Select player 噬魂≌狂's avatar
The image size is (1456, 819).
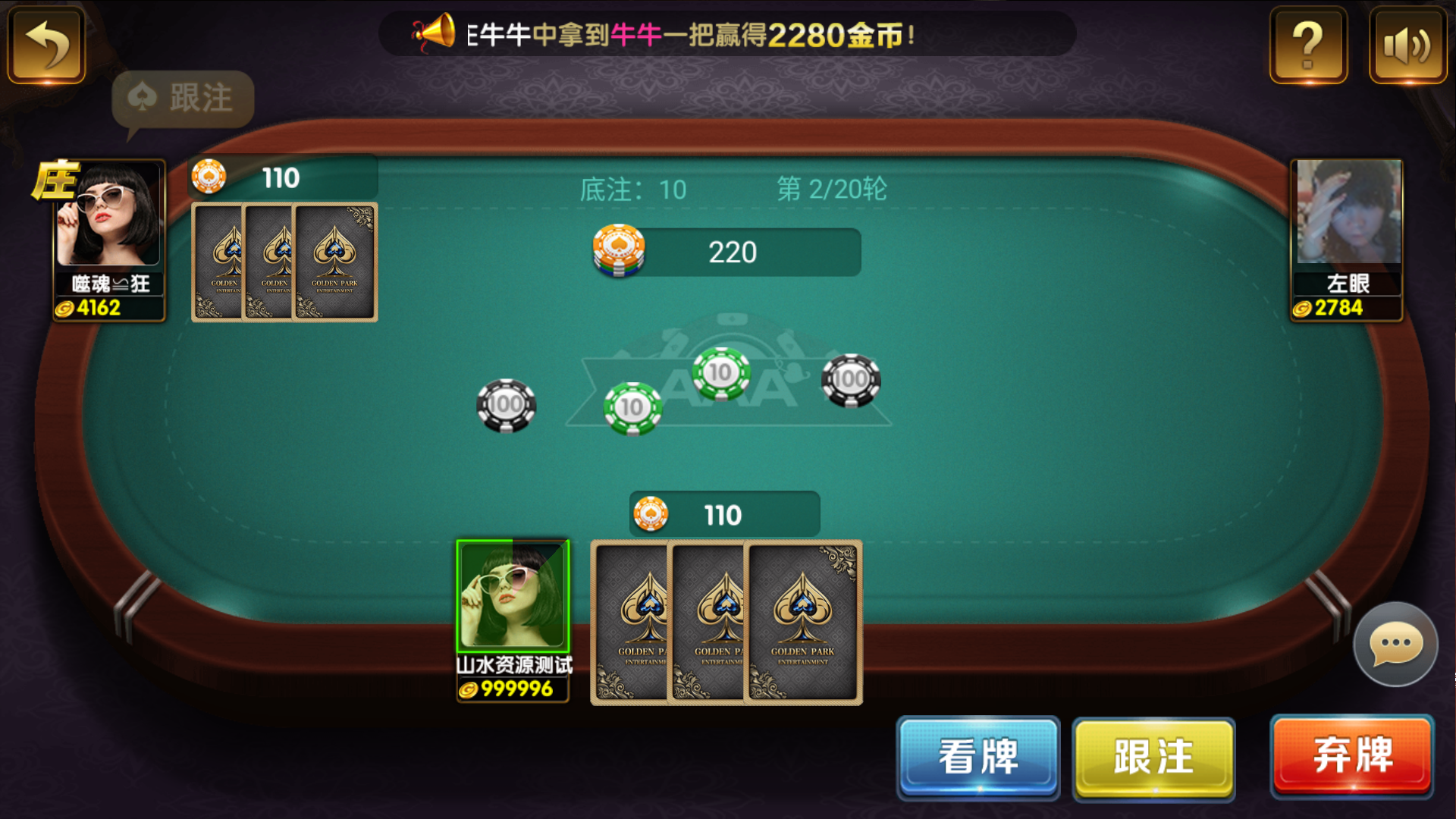[108, 220]
